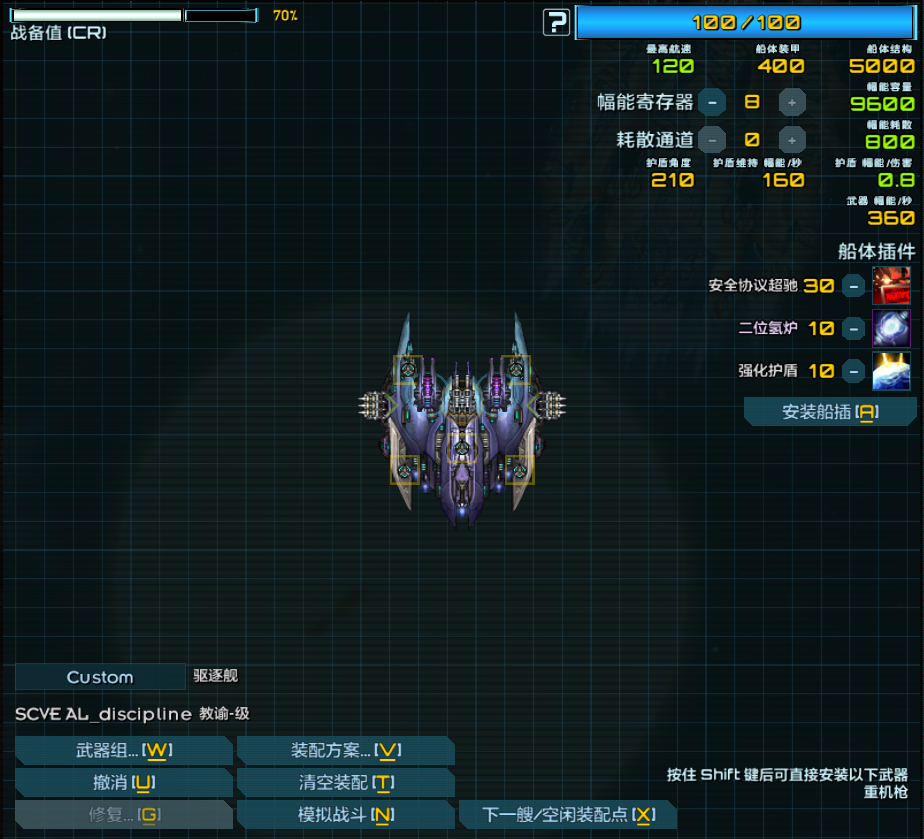The width and height of the screenshot is (924, 839).
Task: Open the question mark help button
Action: pyautogui.click(x=556, y=22)
